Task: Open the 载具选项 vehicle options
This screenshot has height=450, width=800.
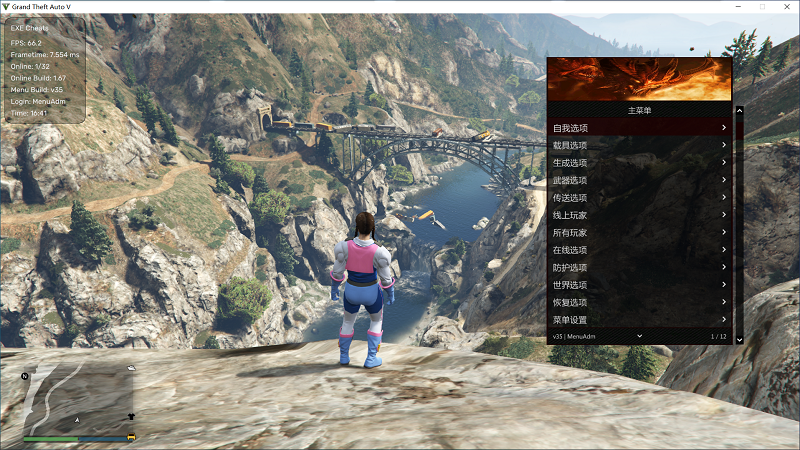Action: [640, 145]
